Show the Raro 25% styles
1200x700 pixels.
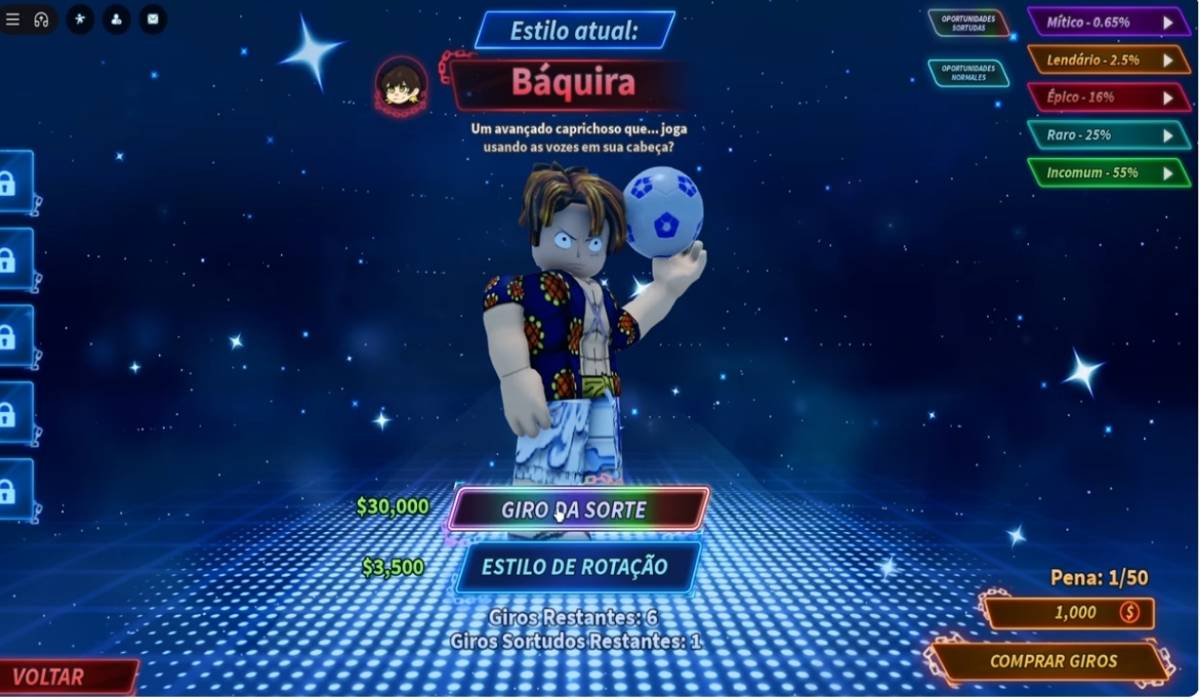pos(1108,135)
